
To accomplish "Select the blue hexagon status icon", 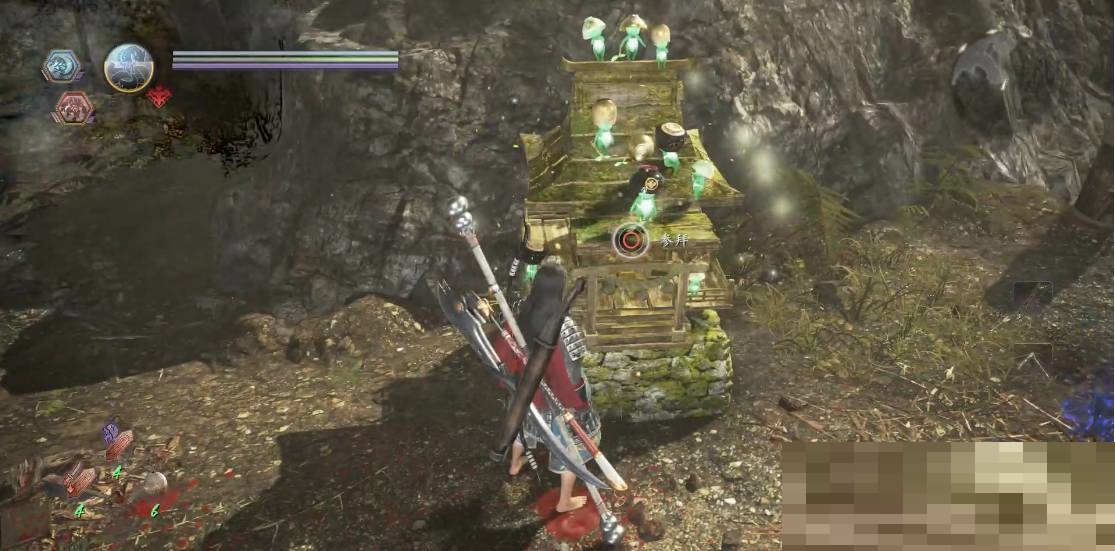I will (x=61, y=66).
